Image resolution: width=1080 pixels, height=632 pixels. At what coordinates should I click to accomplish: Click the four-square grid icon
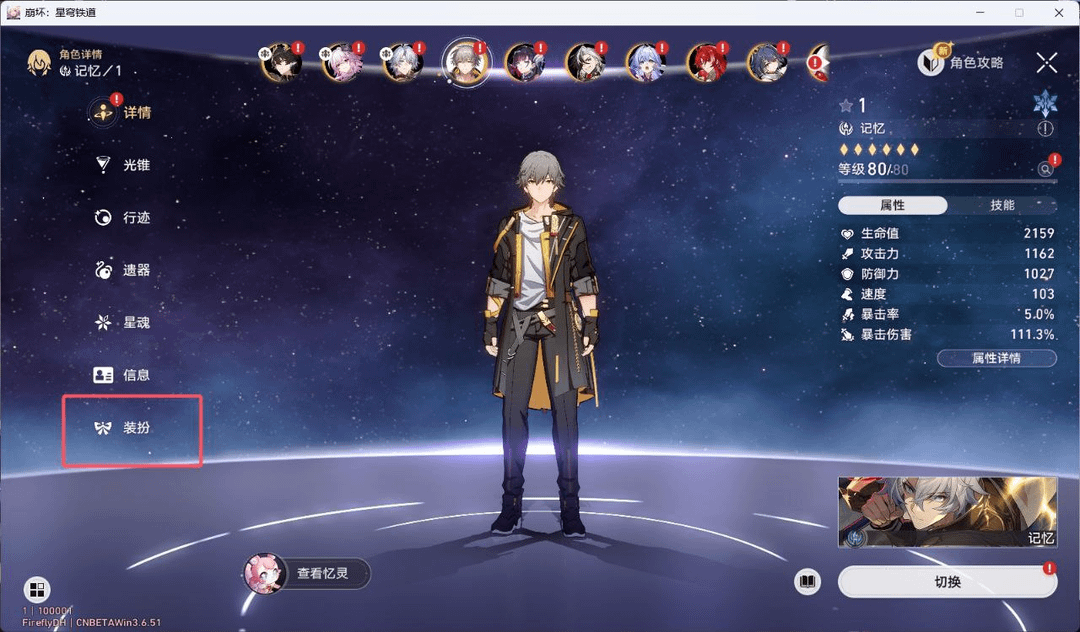pos(36,589)
